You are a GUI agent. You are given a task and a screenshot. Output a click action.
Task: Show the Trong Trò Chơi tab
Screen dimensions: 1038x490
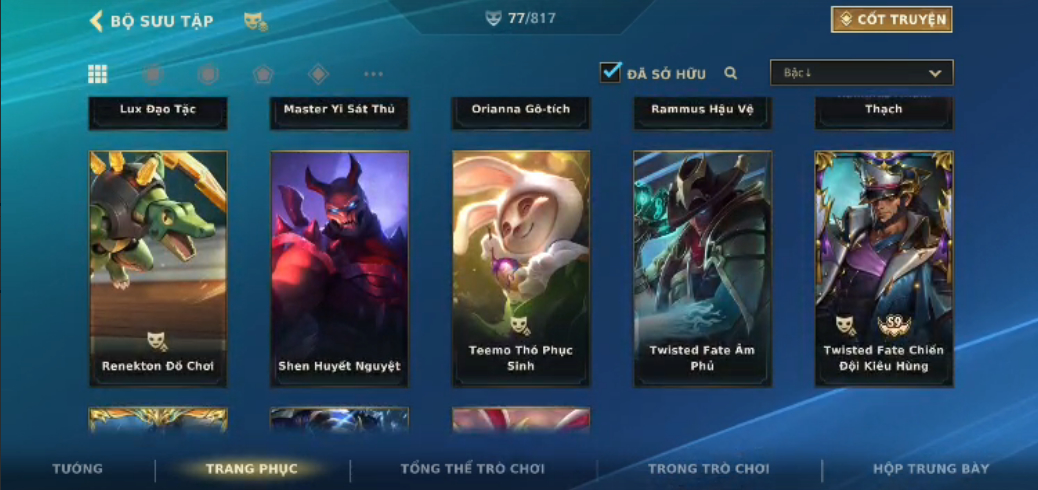point(709,469)
